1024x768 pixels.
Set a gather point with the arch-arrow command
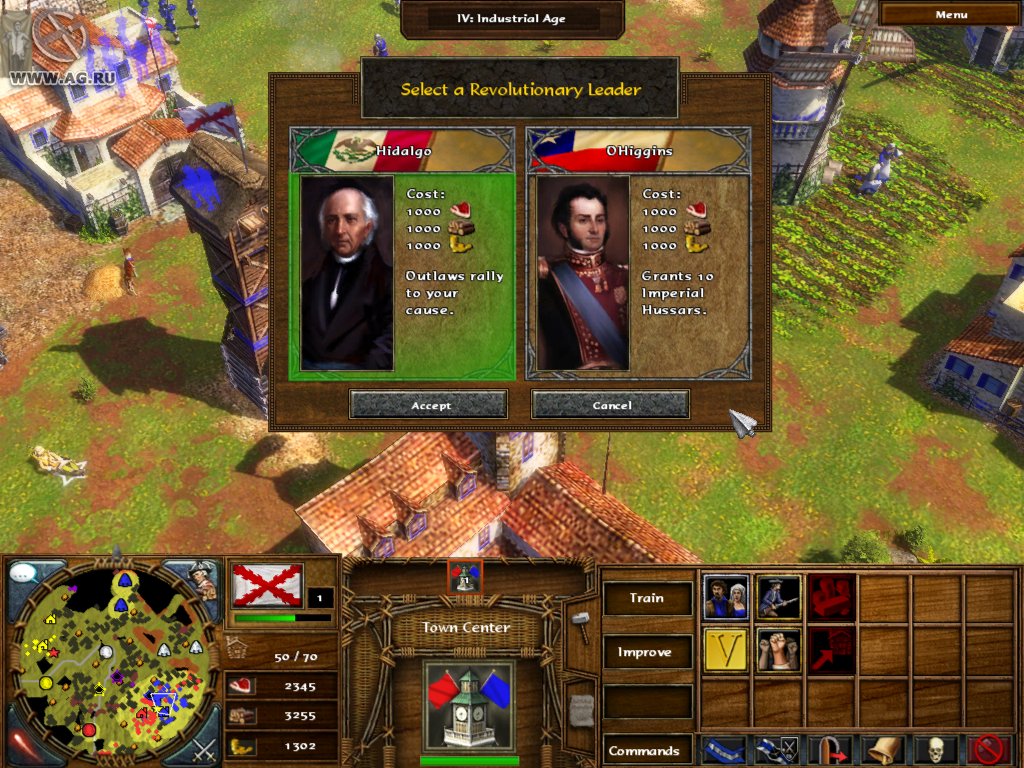[830, 750]
